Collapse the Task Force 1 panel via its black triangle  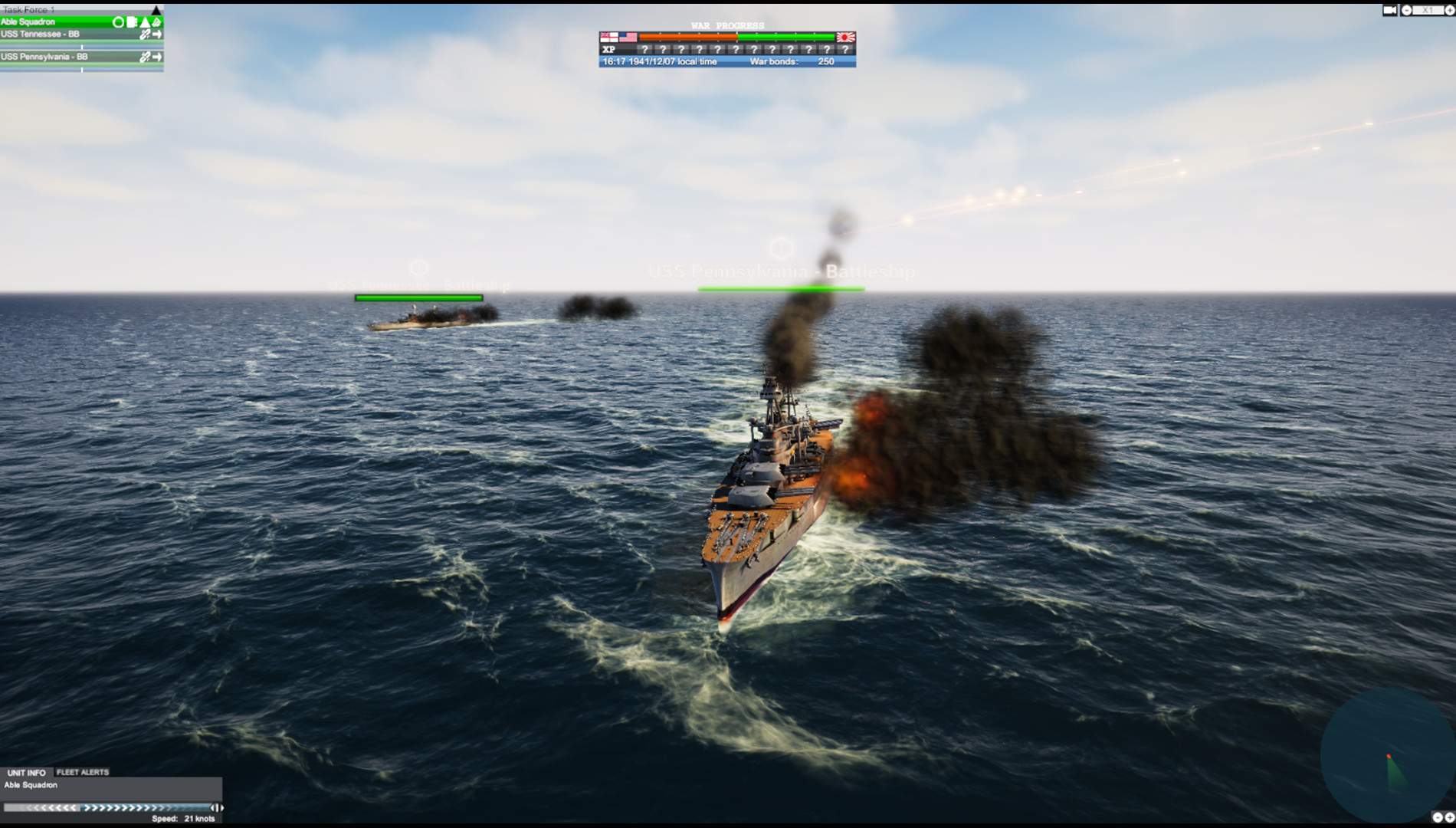(x=156, y=9)
